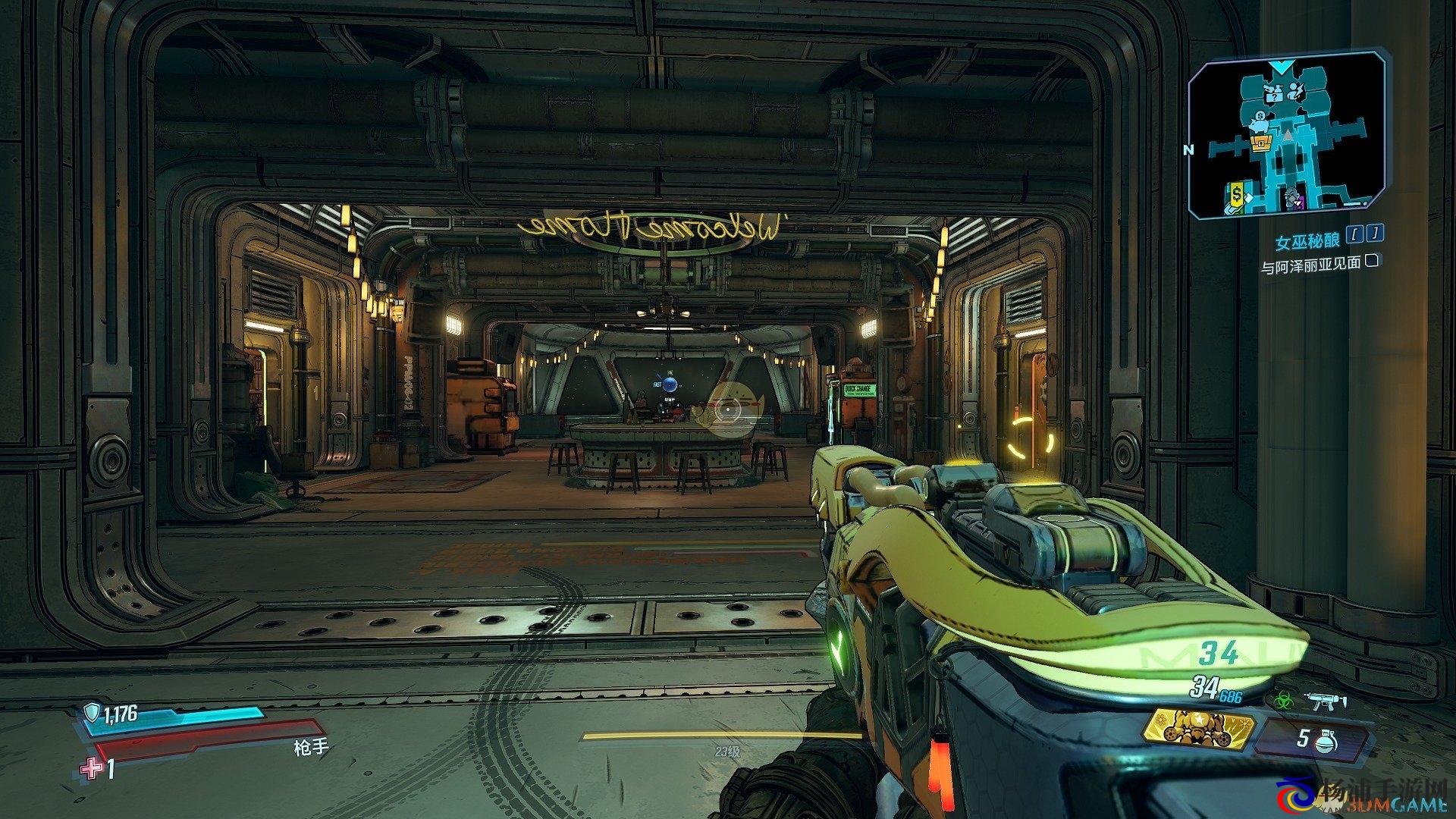This screenshot has width=1456, height=819.
Task: Open the 女巫秘酿 quest tracker
Action: 1307,242
